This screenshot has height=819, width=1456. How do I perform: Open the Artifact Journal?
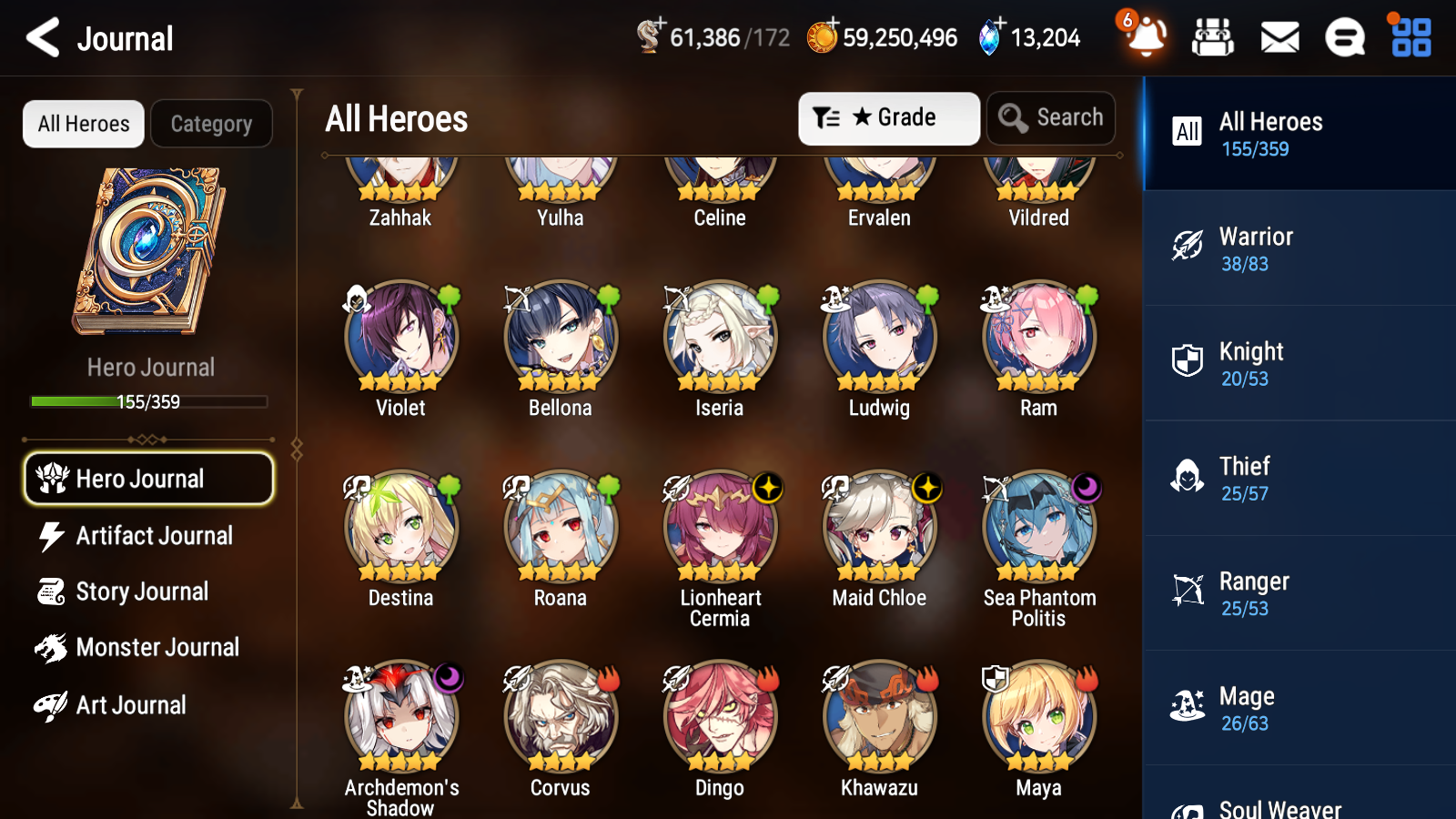coord(155,536)
